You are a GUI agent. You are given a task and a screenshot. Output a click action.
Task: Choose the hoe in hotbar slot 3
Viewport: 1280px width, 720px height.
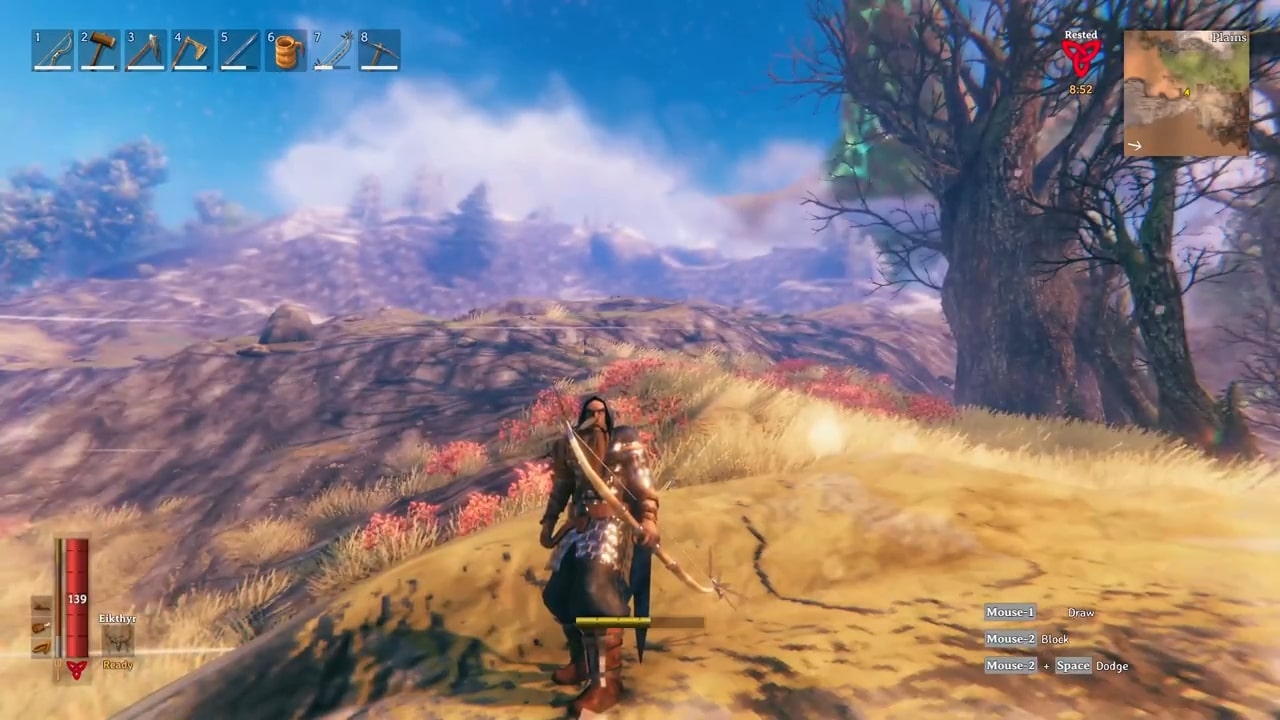[146, 50]
